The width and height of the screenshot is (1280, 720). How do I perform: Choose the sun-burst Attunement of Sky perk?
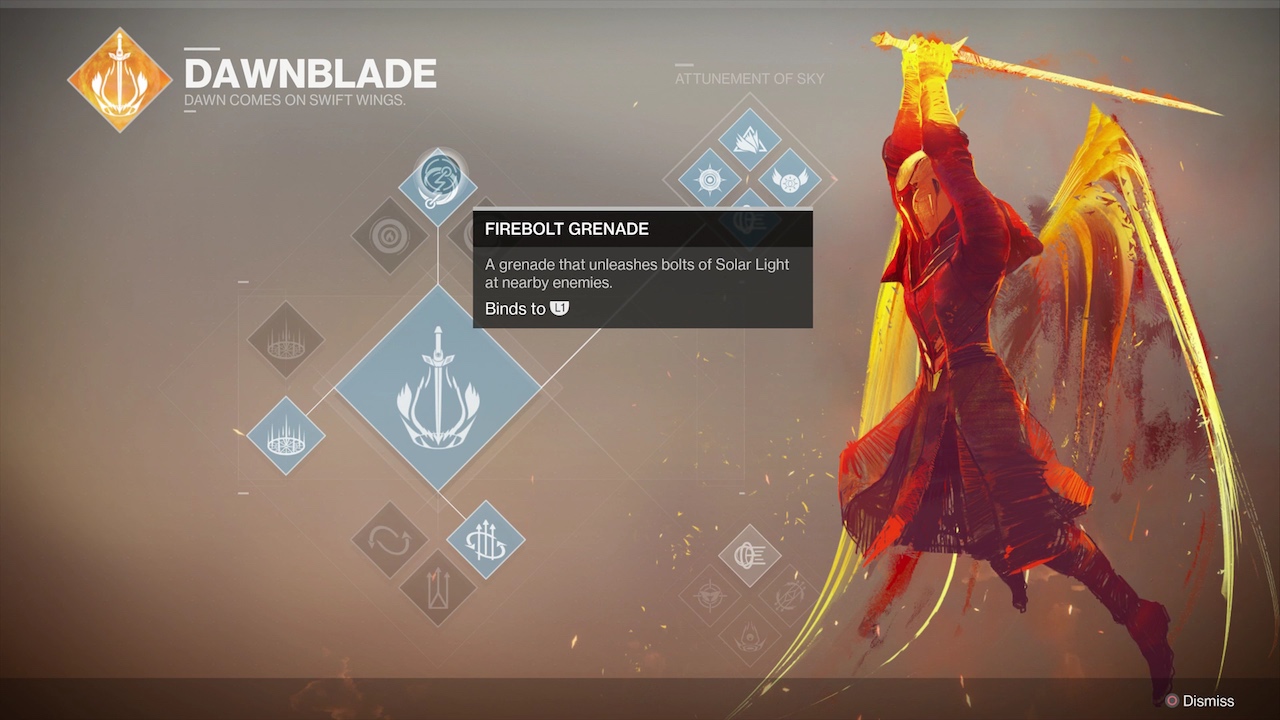(x=710, y=180)
